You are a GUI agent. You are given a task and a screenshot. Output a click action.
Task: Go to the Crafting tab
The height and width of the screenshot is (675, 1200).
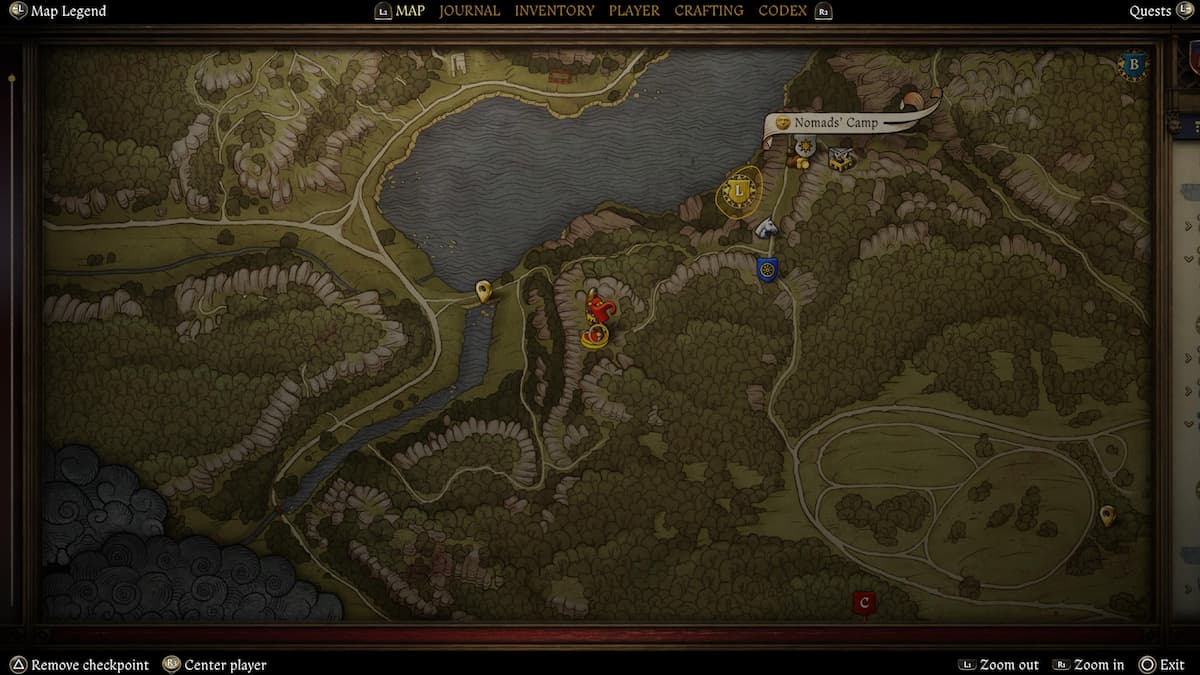click(x=708, y=11)
